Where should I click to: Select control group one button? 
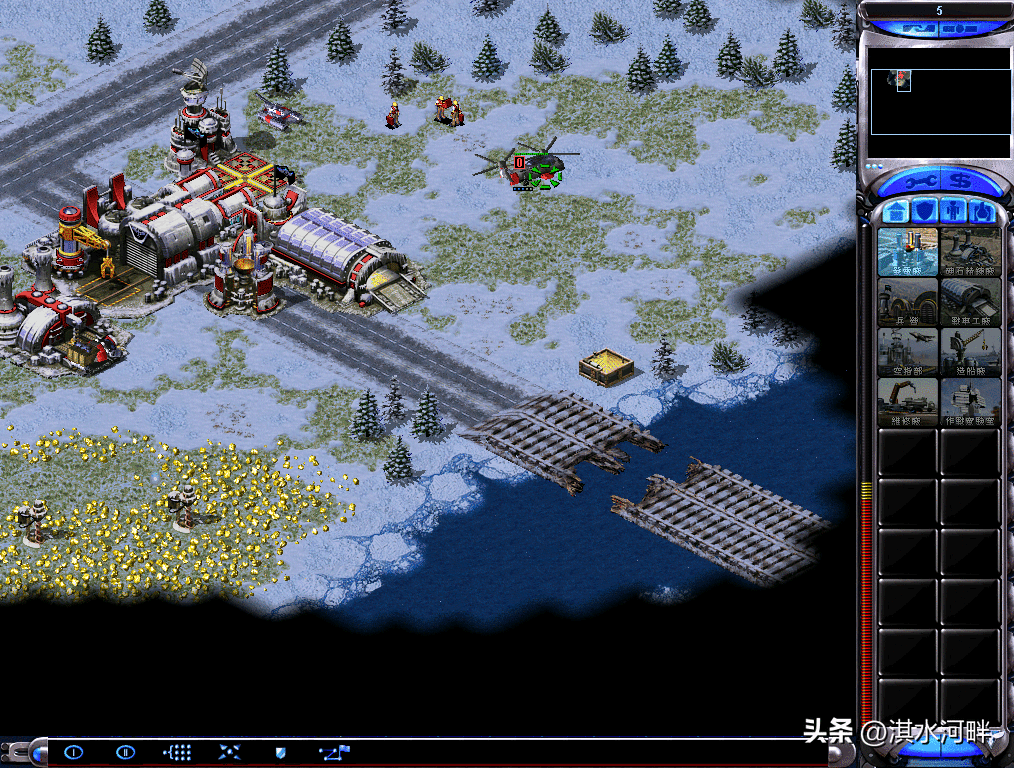pyautogui.click(x=73, y=752)
